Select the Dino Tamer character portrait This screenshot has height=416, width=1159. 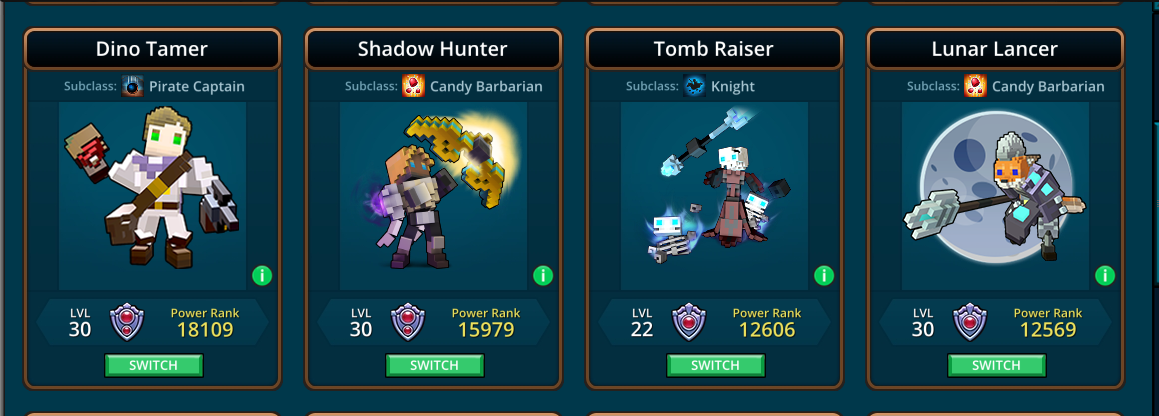tap(152, 195)
